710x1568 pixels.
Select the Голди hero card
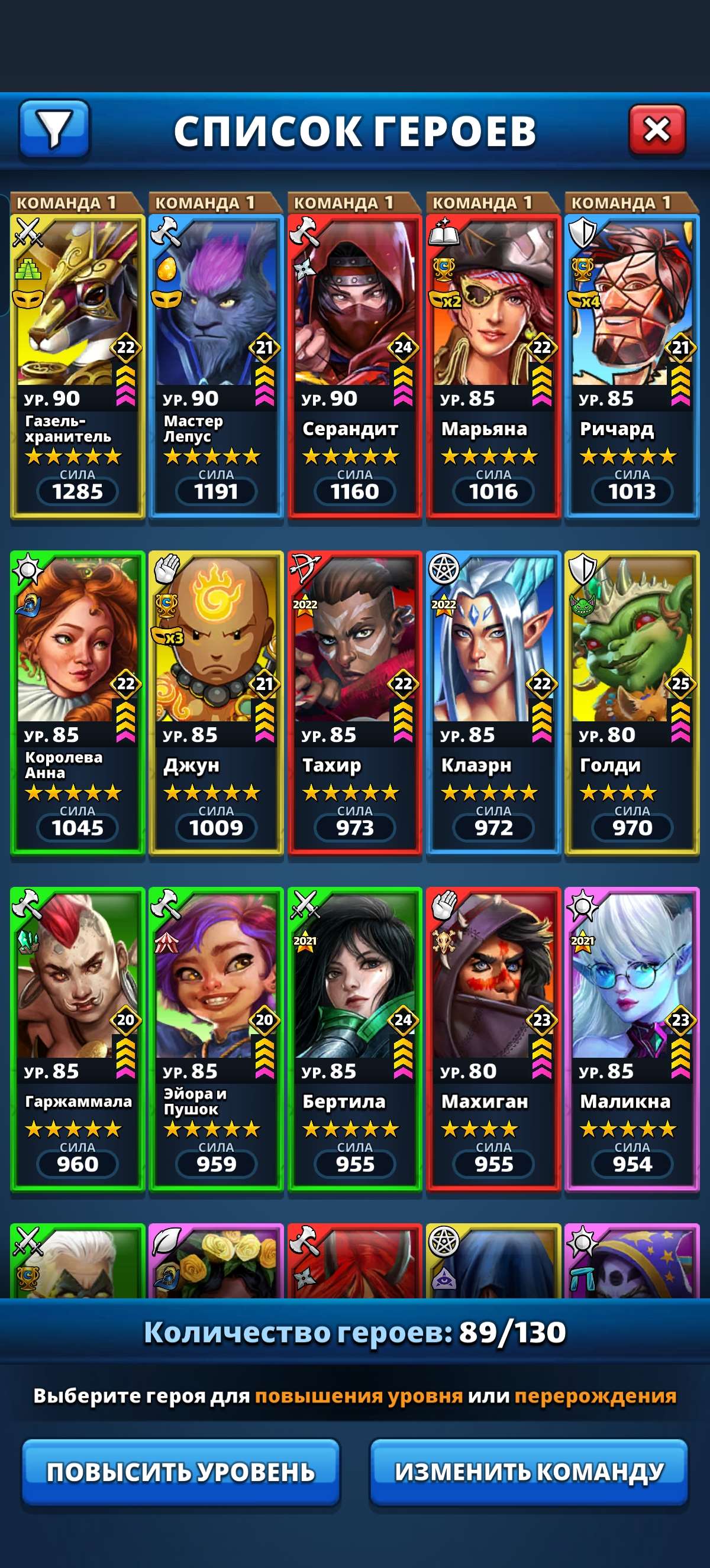tap(631, 702)
